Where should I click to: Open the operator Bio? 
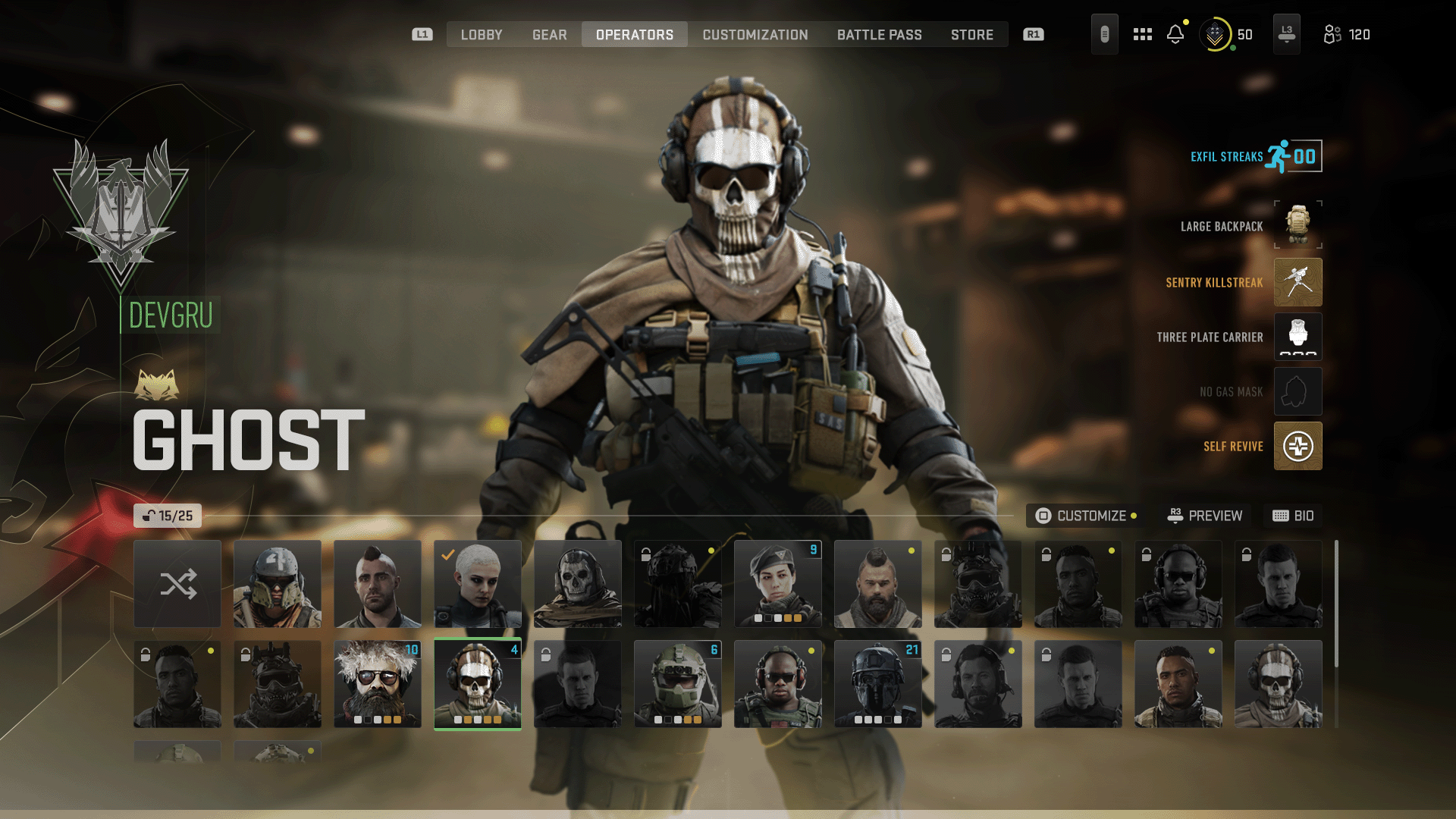pyautogui.click(x=1293, y=516)
